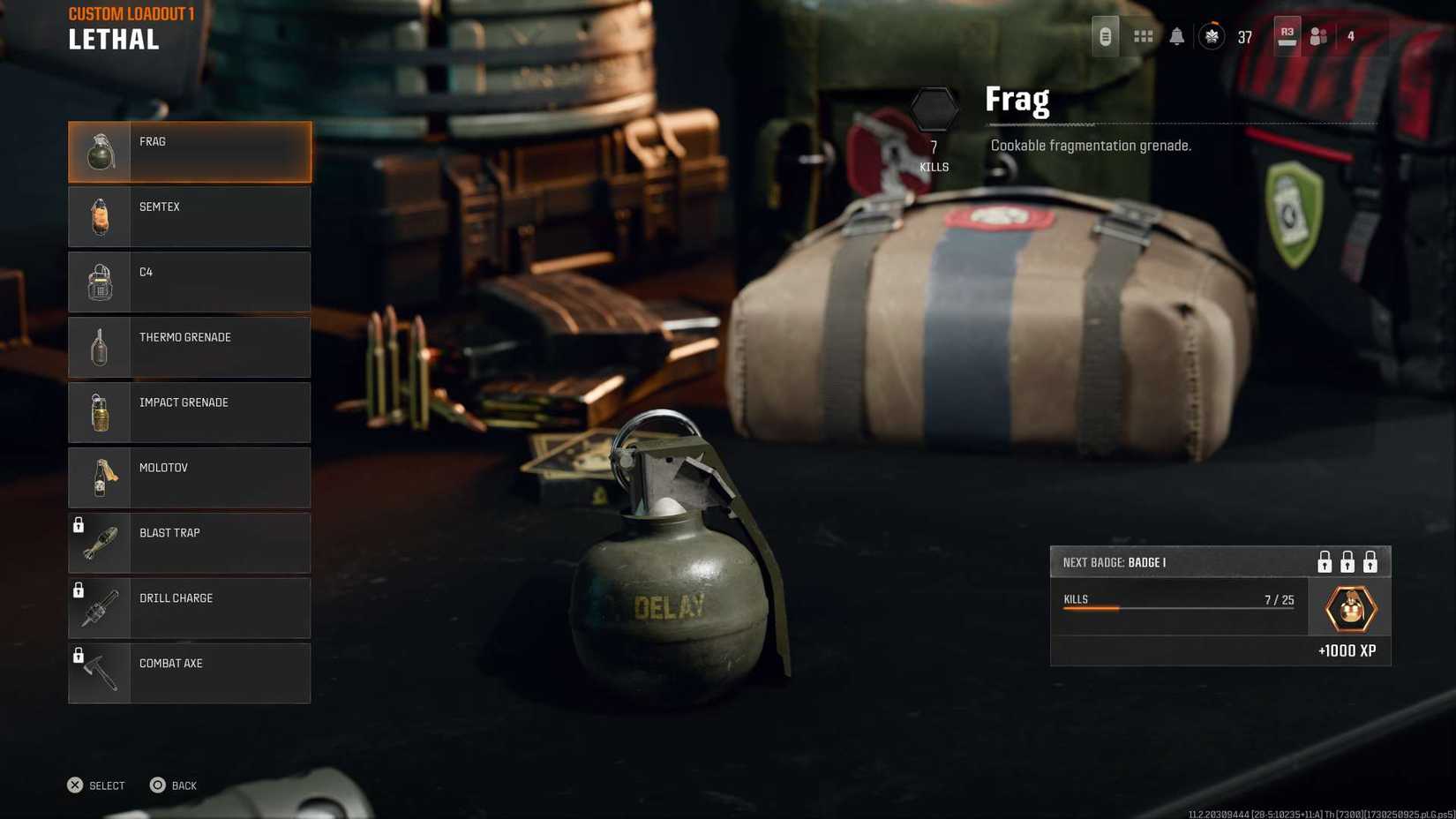Viewport: 1456px width, 819px height.
Task: Select Semtex from the lethal list
Action: pyautogui.click(x=189, y=216)
